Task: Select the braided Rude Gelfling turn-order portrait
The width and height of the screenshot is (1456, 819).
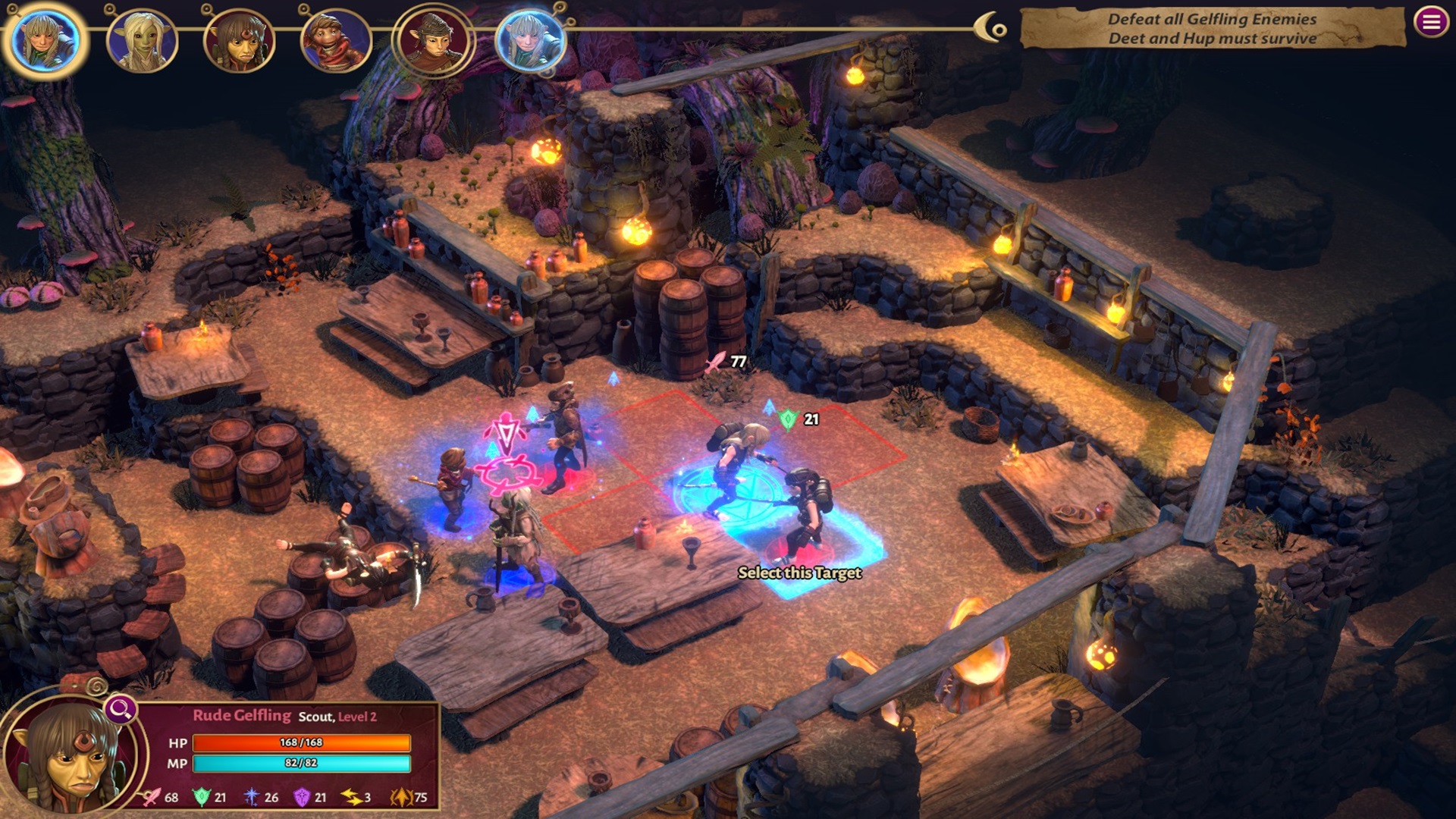Action: (x=239, y=42)
